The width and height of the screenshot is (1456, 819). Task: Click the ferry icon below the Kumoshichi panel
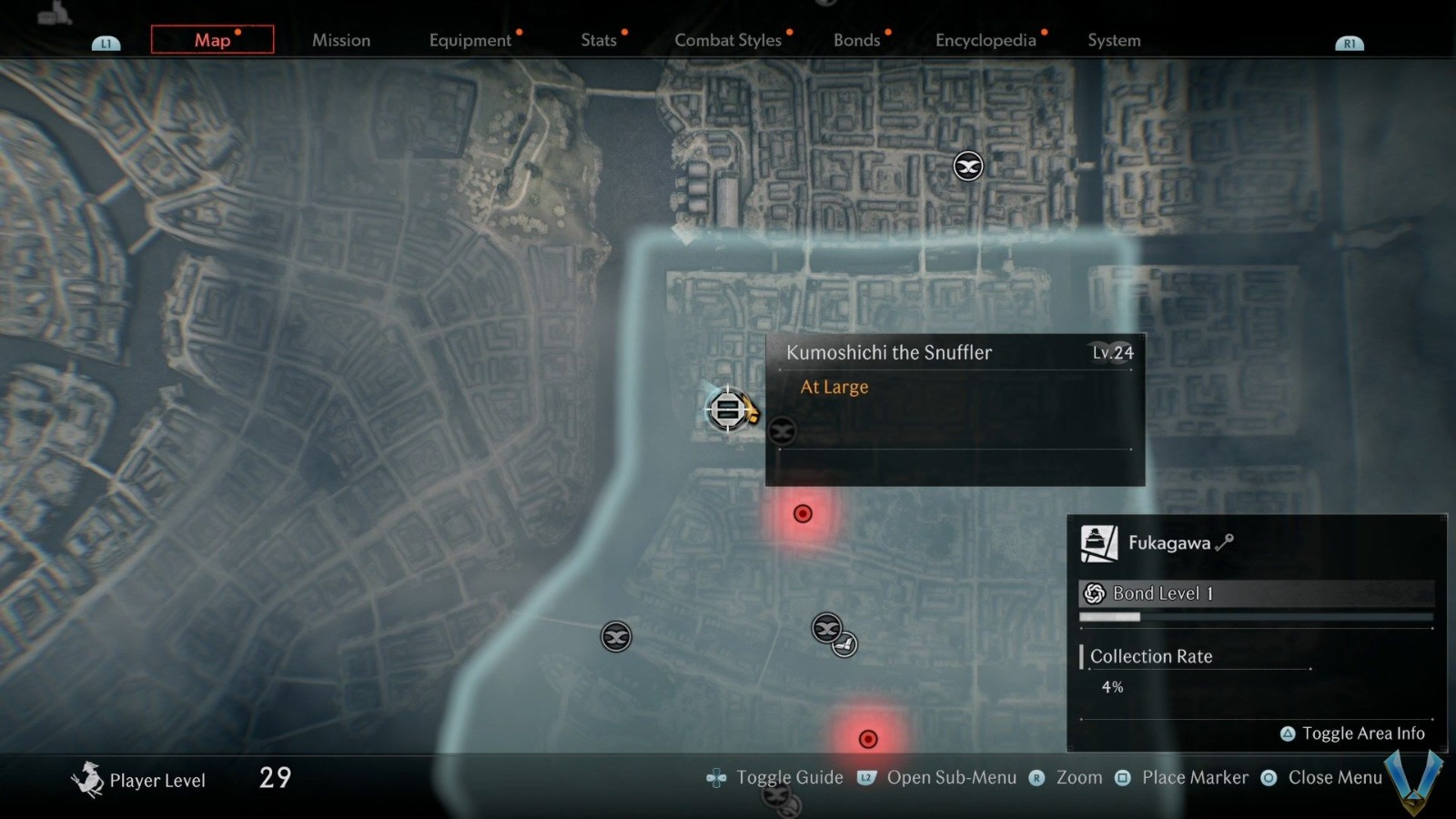pyautogui.click(x=781, y=430)
